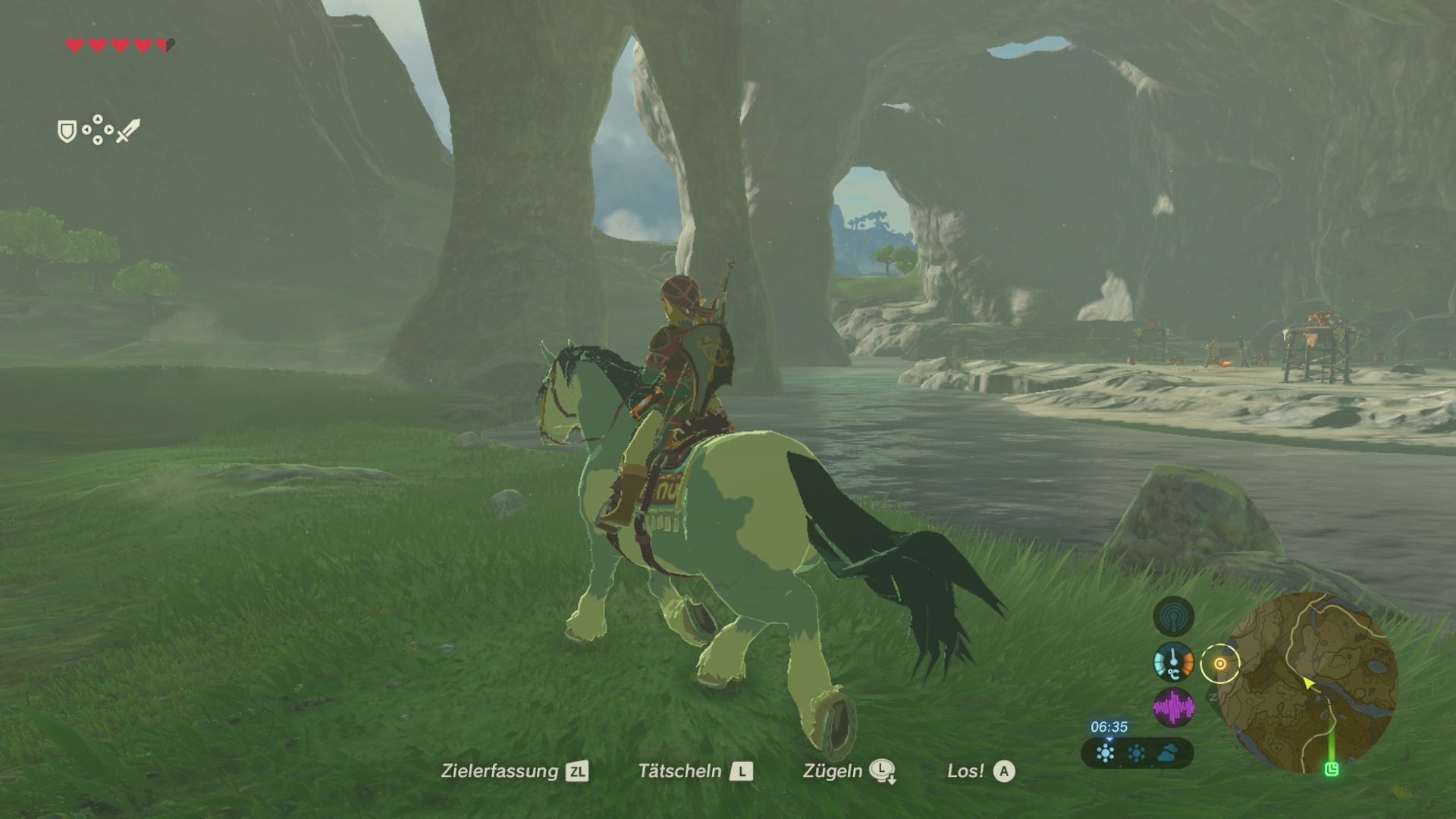The image size is (1456, 819).
Task: Click the center of the d-pad graphic
Action: click(98, 130)
